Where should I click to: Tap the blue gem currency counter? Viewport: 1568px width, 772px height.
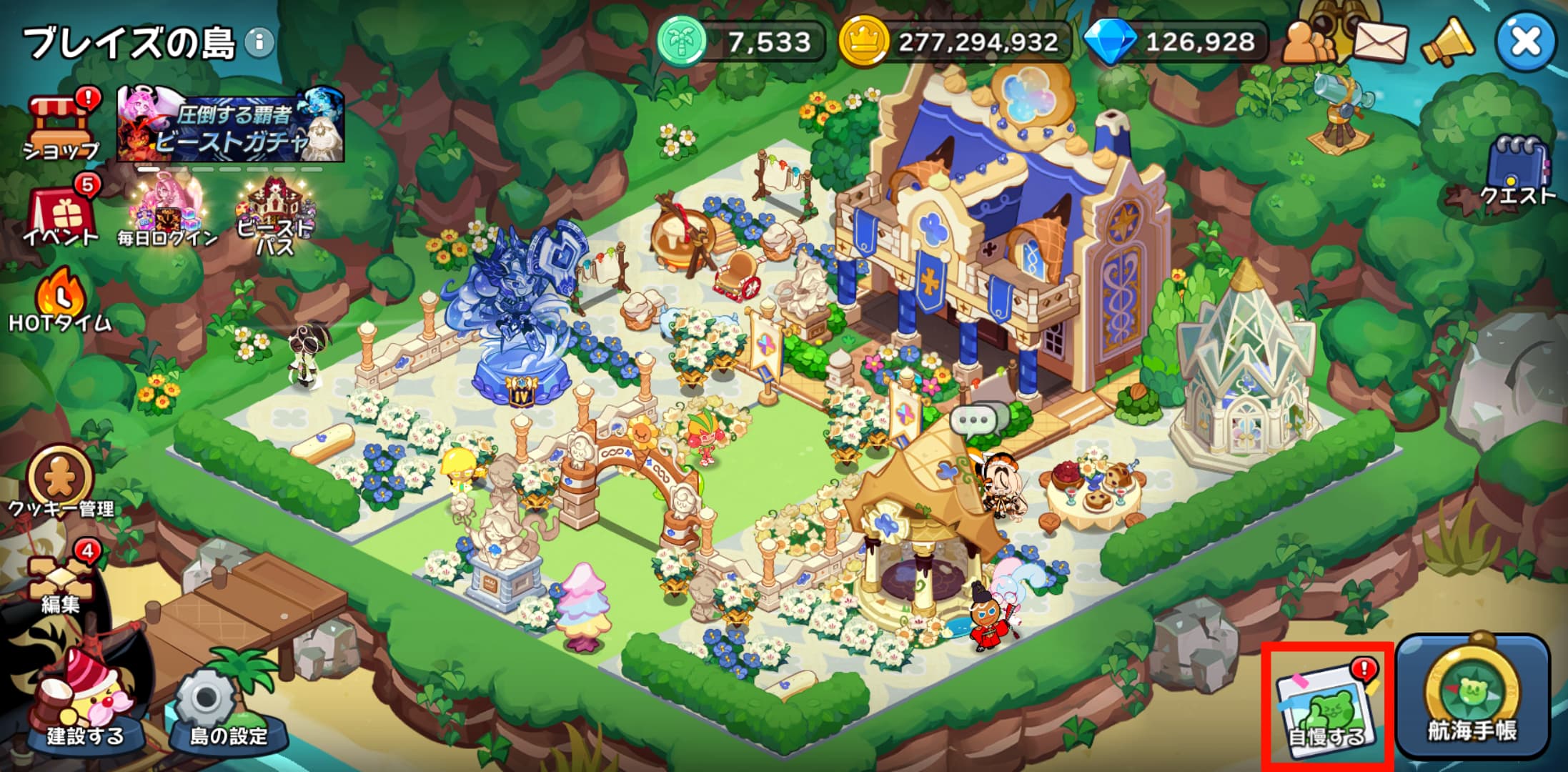coord(1176,42)
